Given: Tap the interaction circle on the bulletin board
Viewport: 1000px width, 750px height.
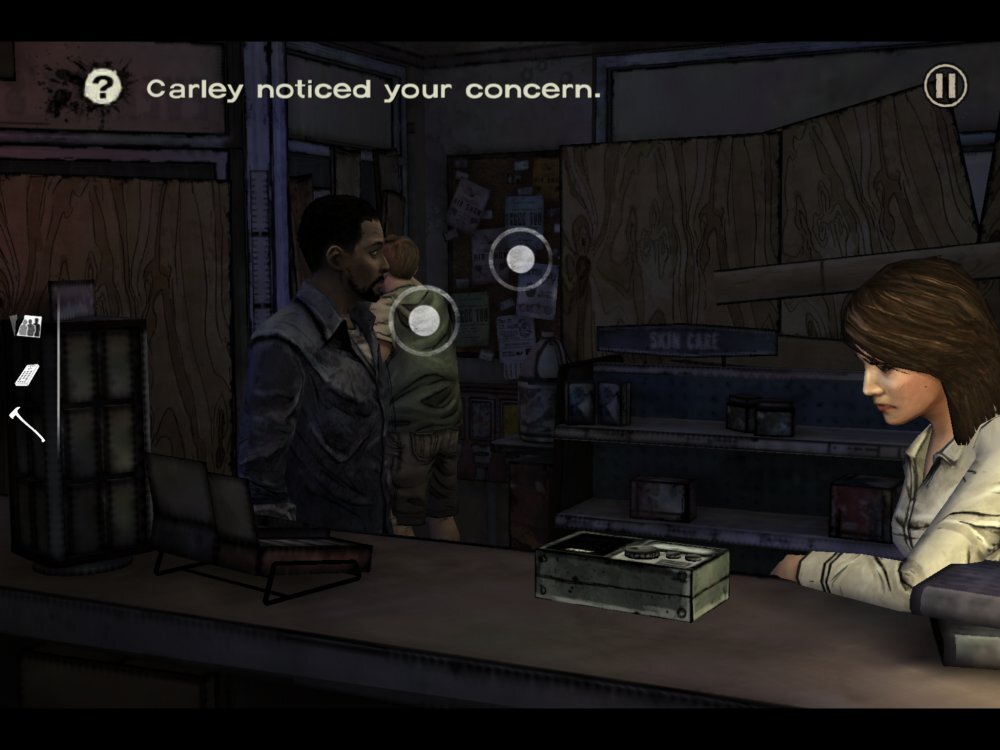Looking at the screenshot, I should click(520, 259).
